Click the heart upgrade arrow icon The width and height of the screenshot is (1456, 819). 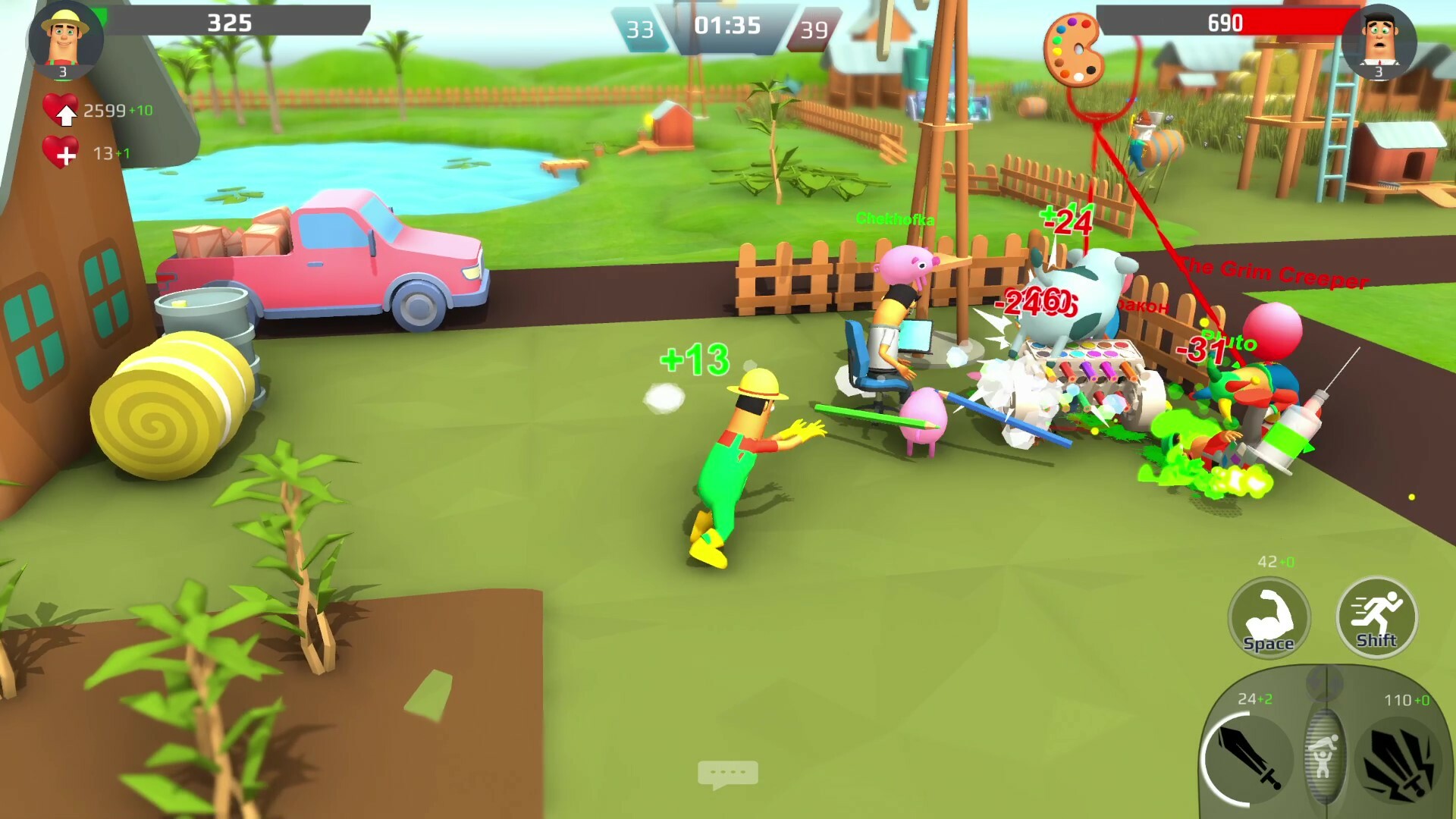coord(67,112)
